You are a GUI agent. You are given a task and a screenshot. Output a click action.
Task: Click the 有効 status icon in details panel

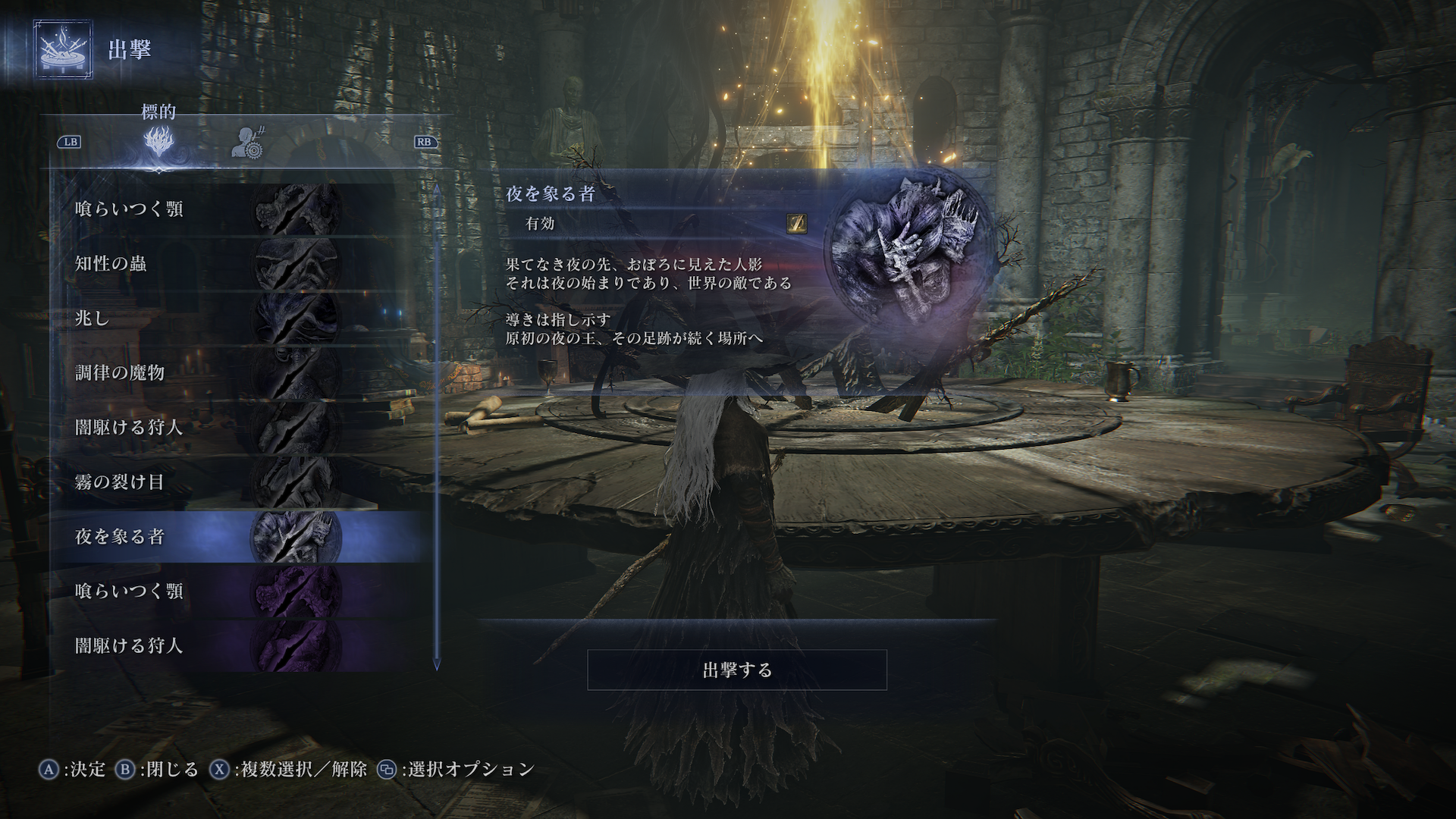pos(796,223)
